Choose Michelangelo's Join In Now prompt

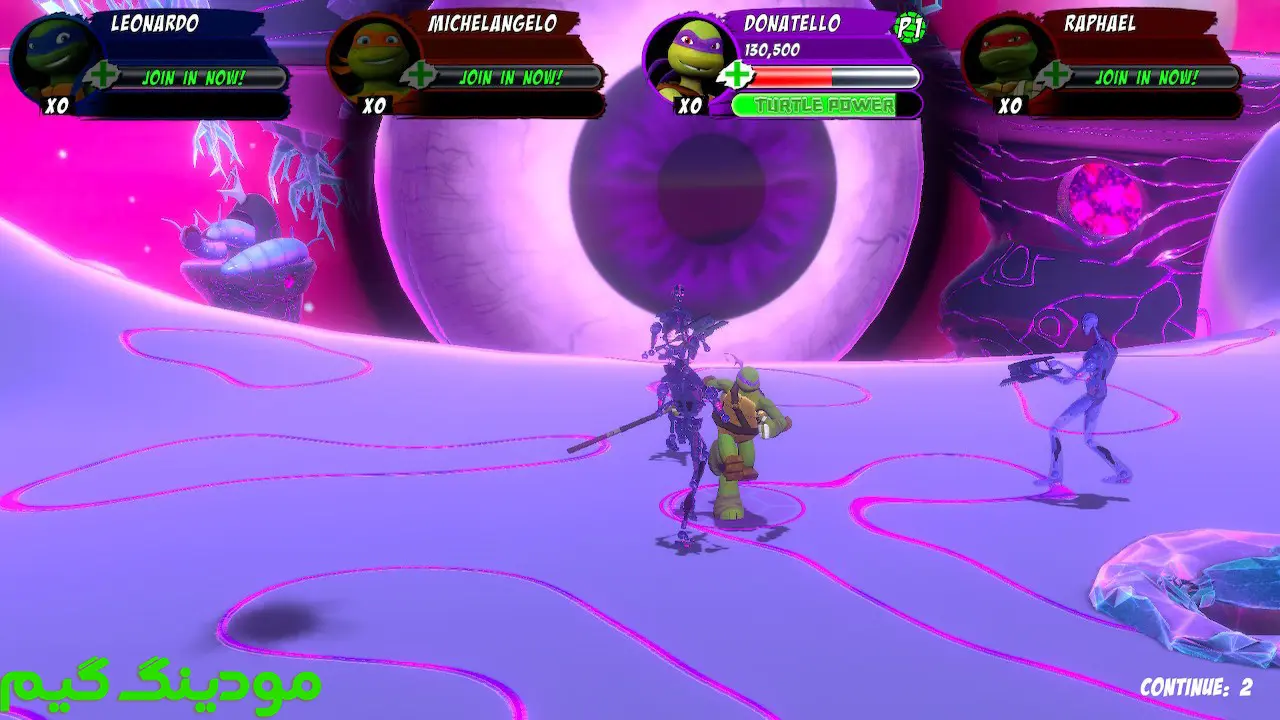[x=510, y=77]
